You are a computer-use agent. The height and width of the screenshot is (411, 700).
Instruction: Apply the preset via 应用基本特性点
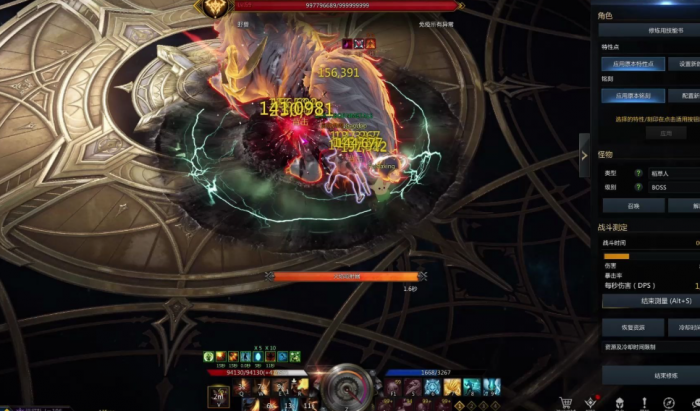point(632,63)
